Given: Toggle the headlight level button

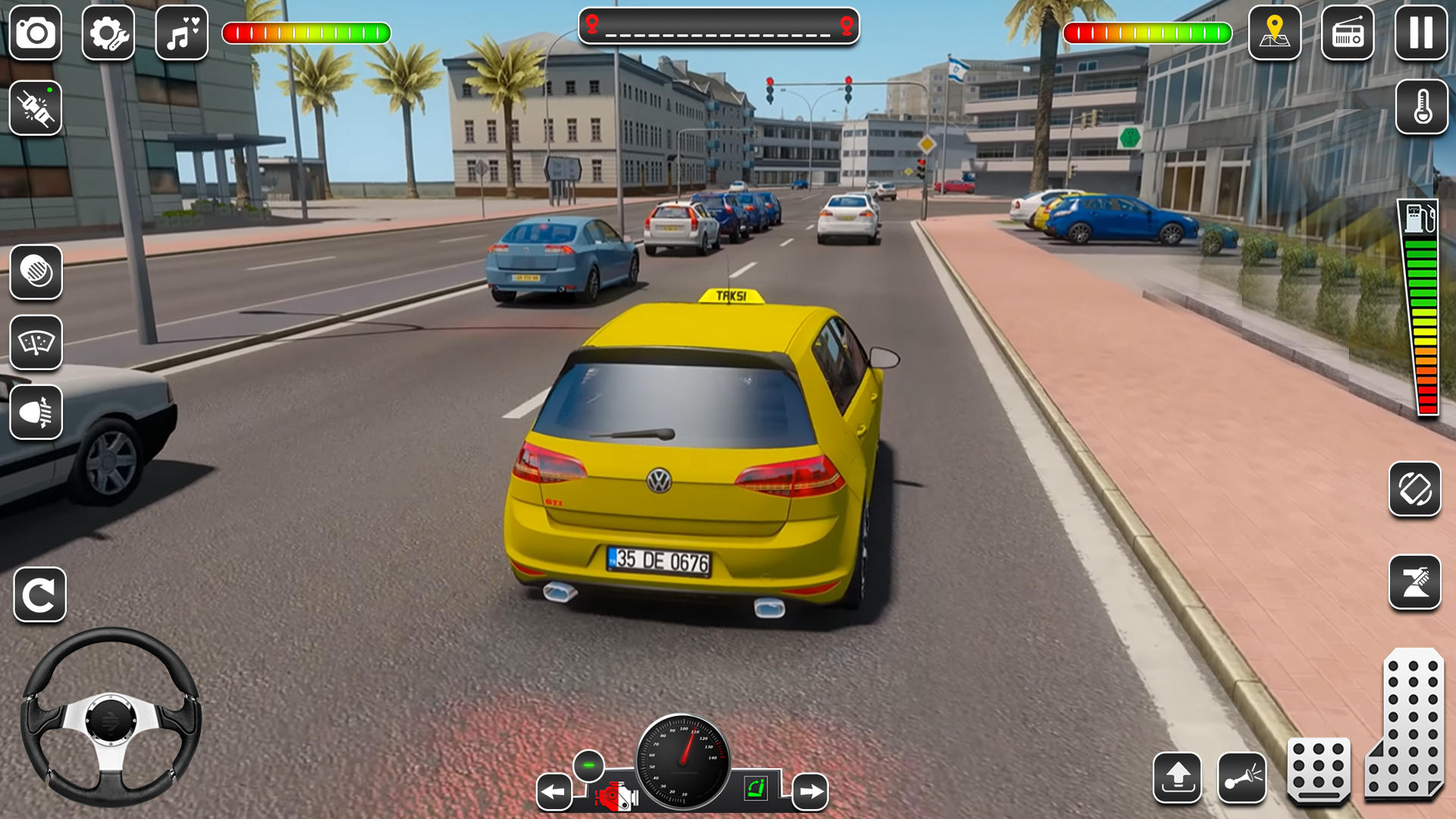Looking at the screenshot, I should (36, 412).
